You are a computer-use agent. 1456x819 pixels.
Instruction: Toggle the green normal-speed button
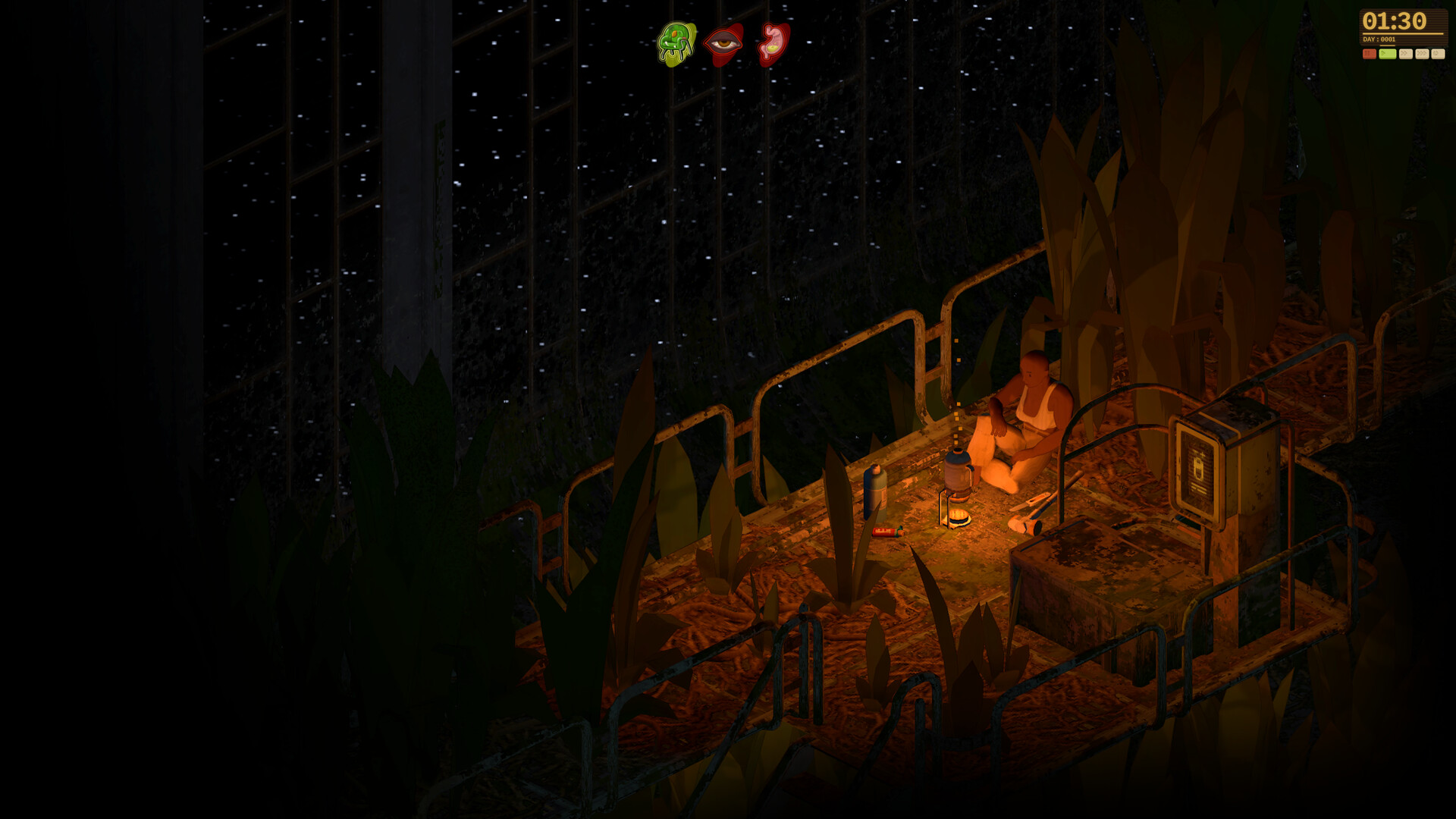(x=1387, y=54)
